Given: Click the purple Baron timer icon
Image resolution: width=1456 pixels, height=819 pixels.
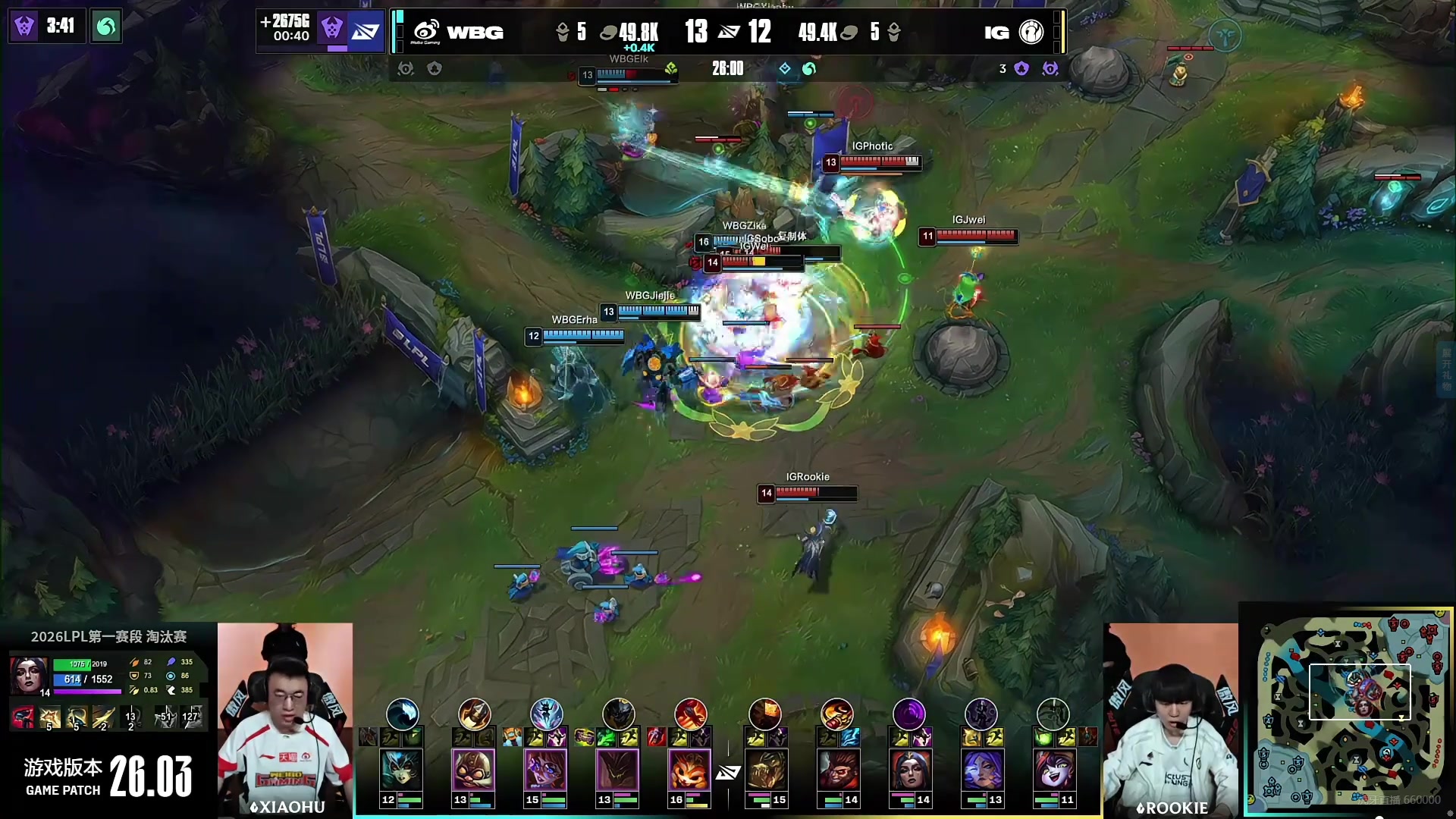Looking at the screenshot, I should click(x=24, y=27).
